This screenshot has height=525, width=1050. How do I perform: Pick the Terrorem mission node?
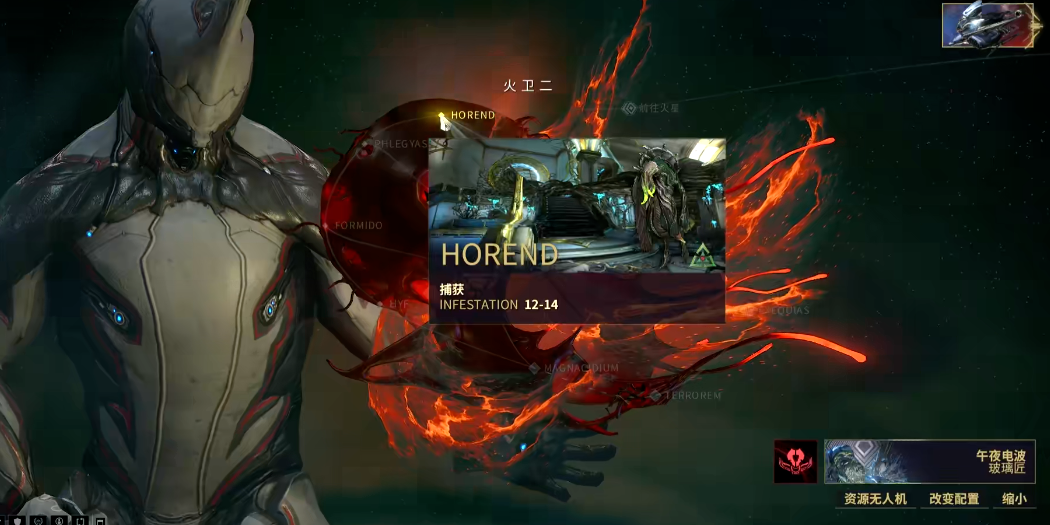[x=657, y=396]
